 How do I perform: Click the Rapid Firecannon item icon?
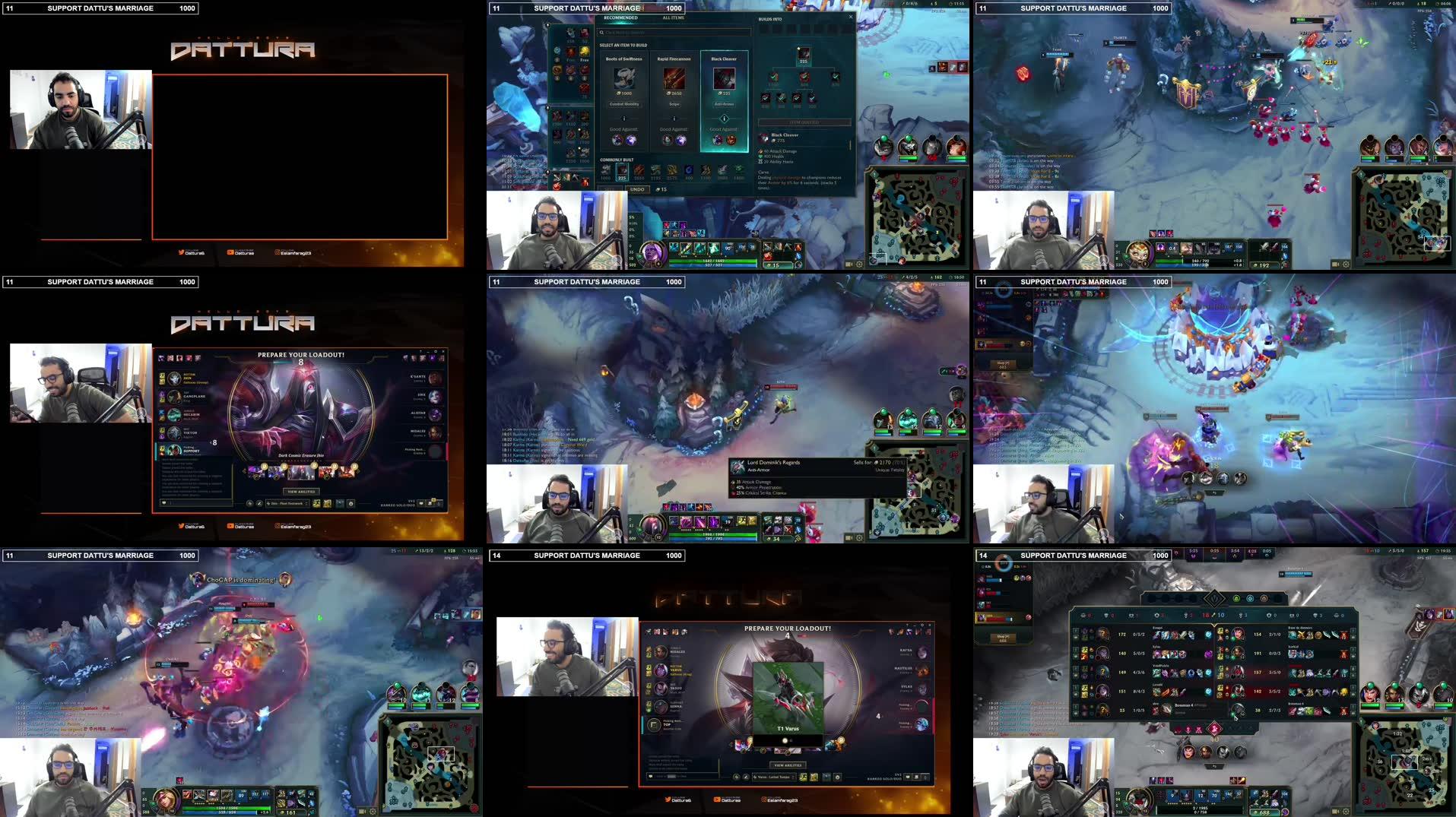pos(674,79)
